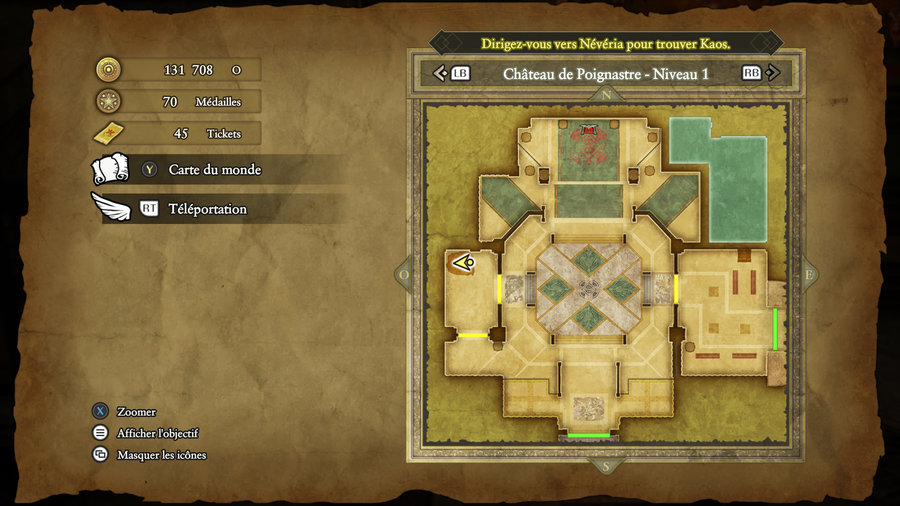Select the red chest icon on map
Image resolution: width=900 pixels, height=506 pixels.
[589, 130]
